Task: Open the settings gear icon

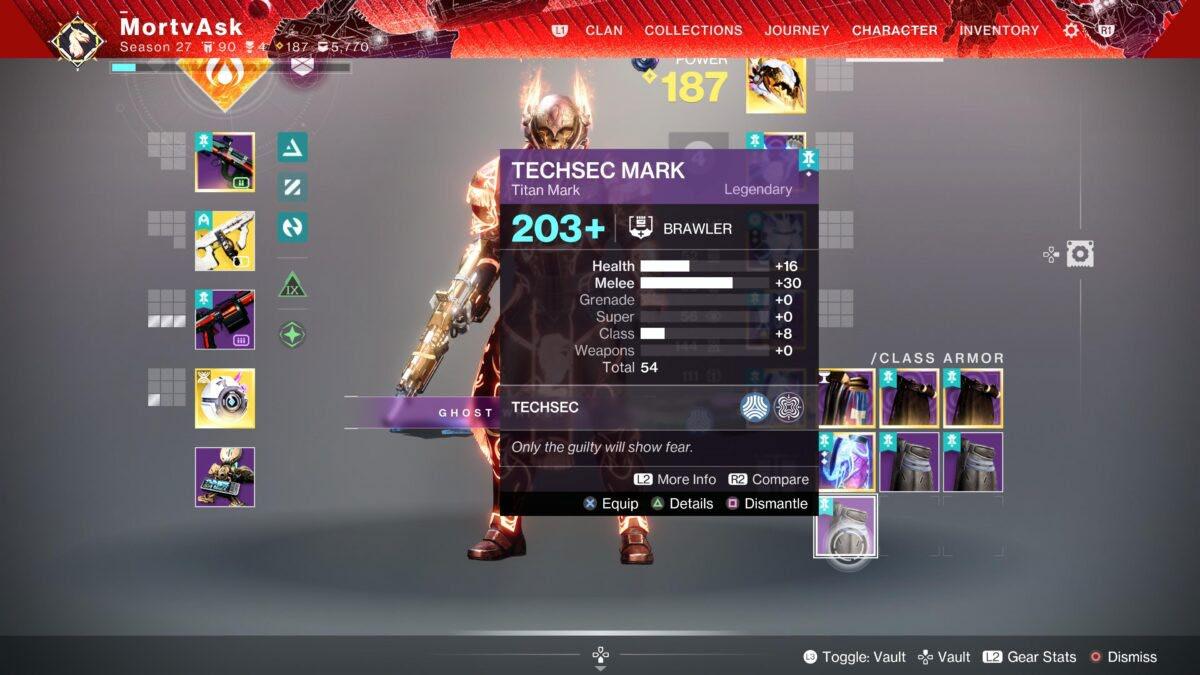Action: click(x=1071, y=30)
